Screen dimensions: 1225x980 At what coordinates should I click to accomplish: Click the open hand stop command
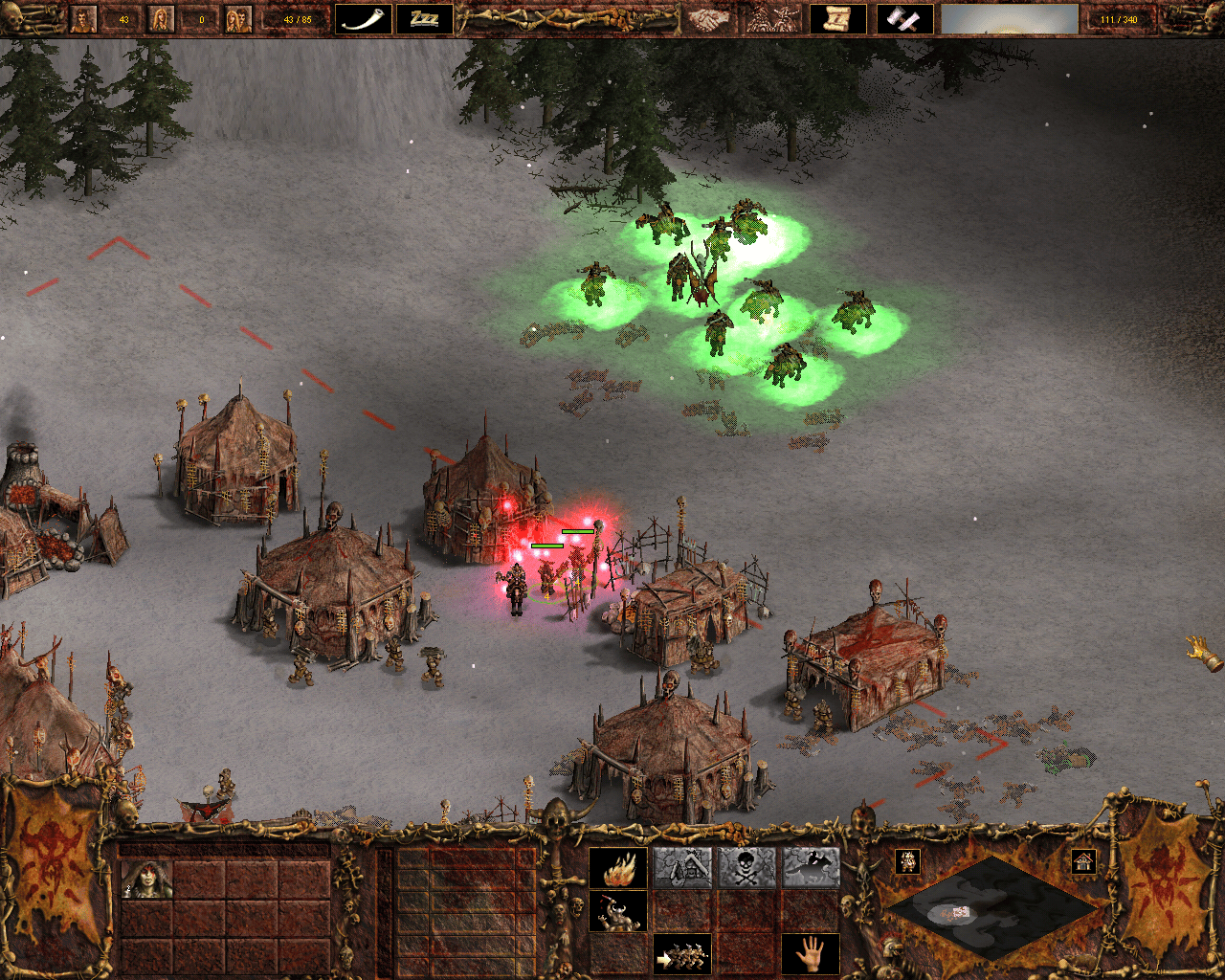click(811, 954)
